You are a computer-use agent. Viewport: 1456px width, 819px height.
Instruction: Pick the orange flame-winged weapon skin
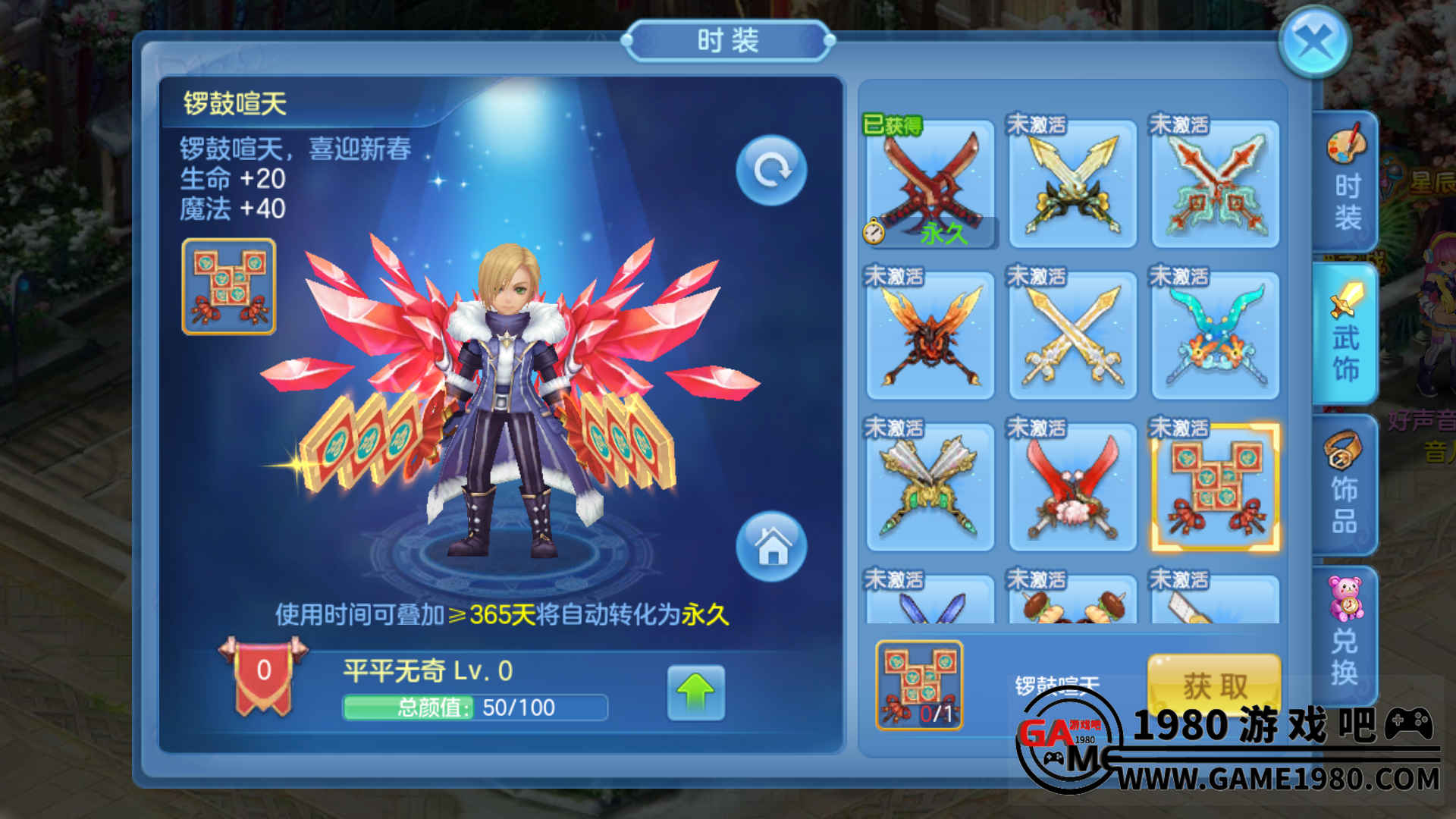(x=930, y=335)
